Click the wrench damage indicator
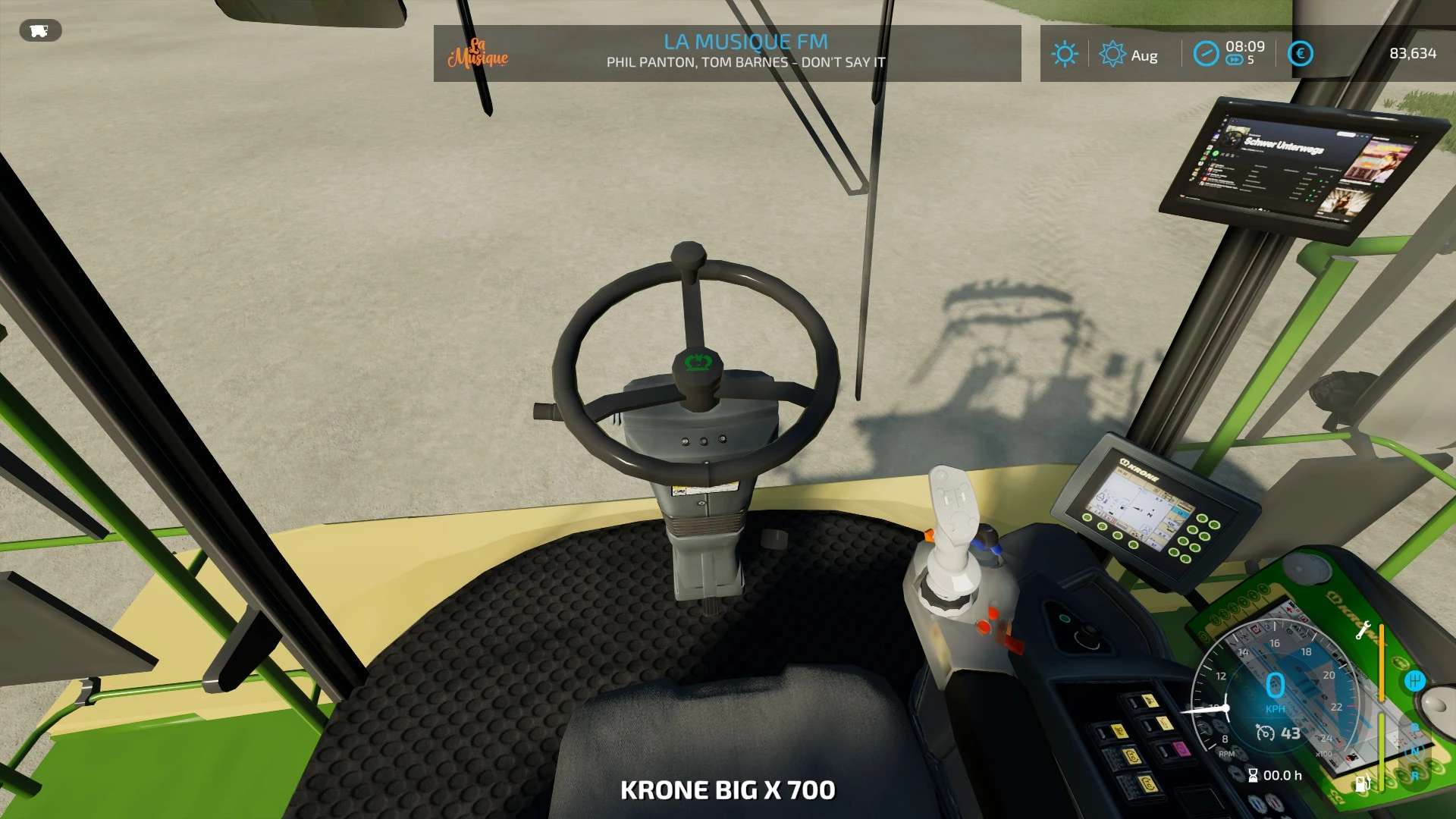 [1363, 630]
